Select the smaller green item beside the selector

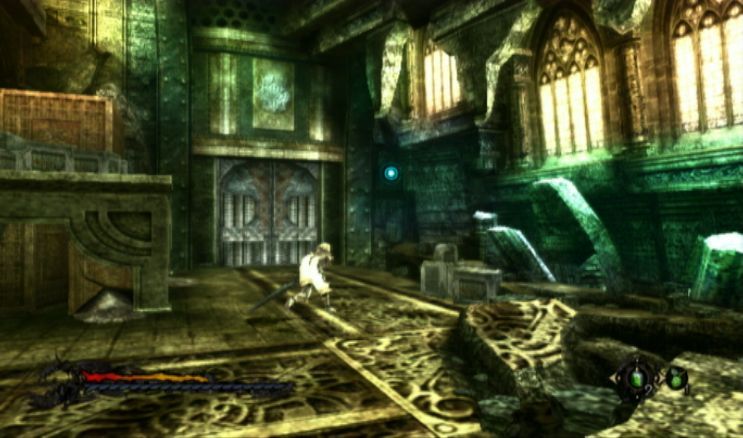point(676,377)
